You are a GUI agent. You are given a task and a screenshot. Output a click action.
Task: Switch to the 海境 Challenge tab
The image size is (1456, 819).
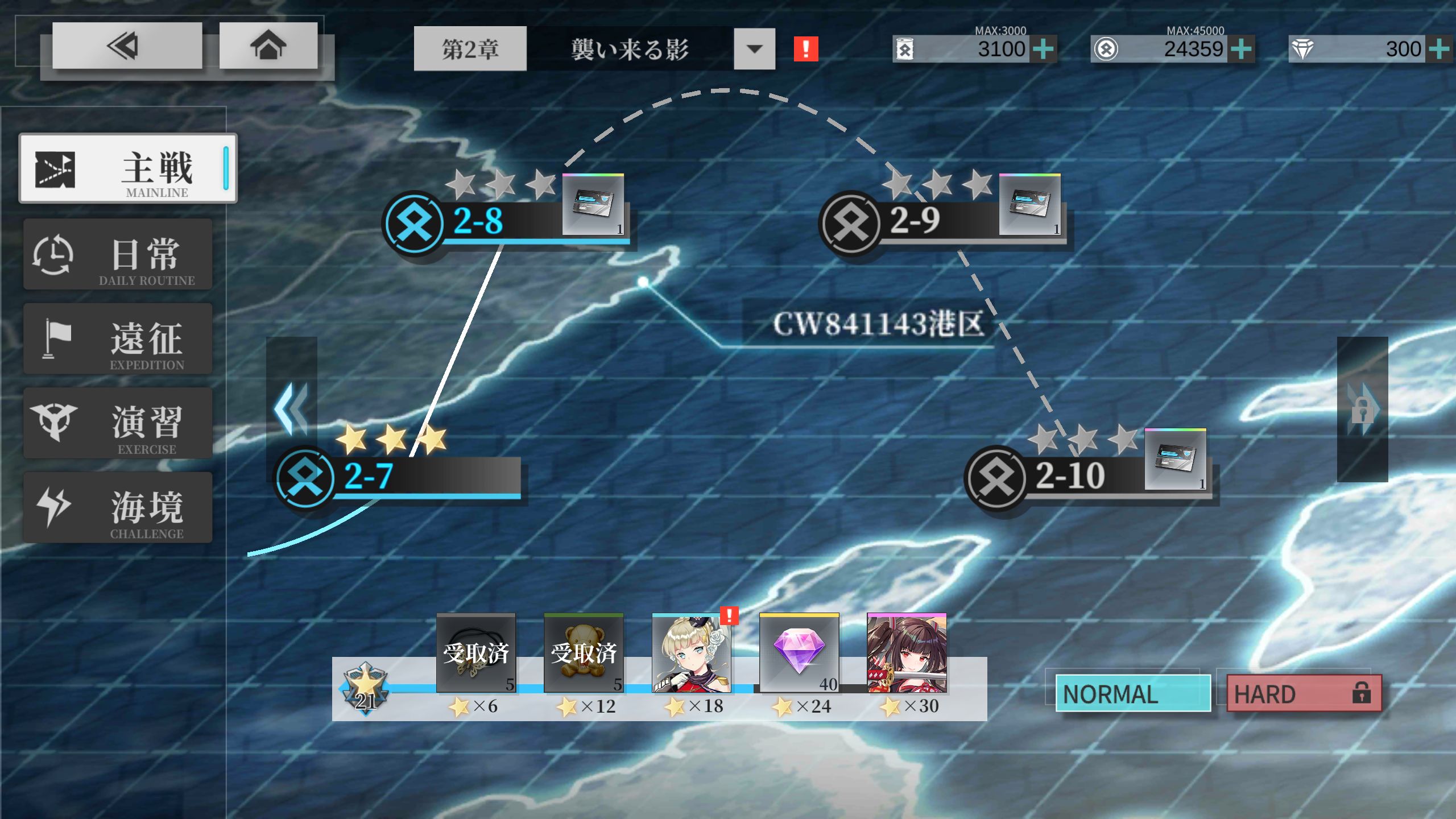[118, 507]
